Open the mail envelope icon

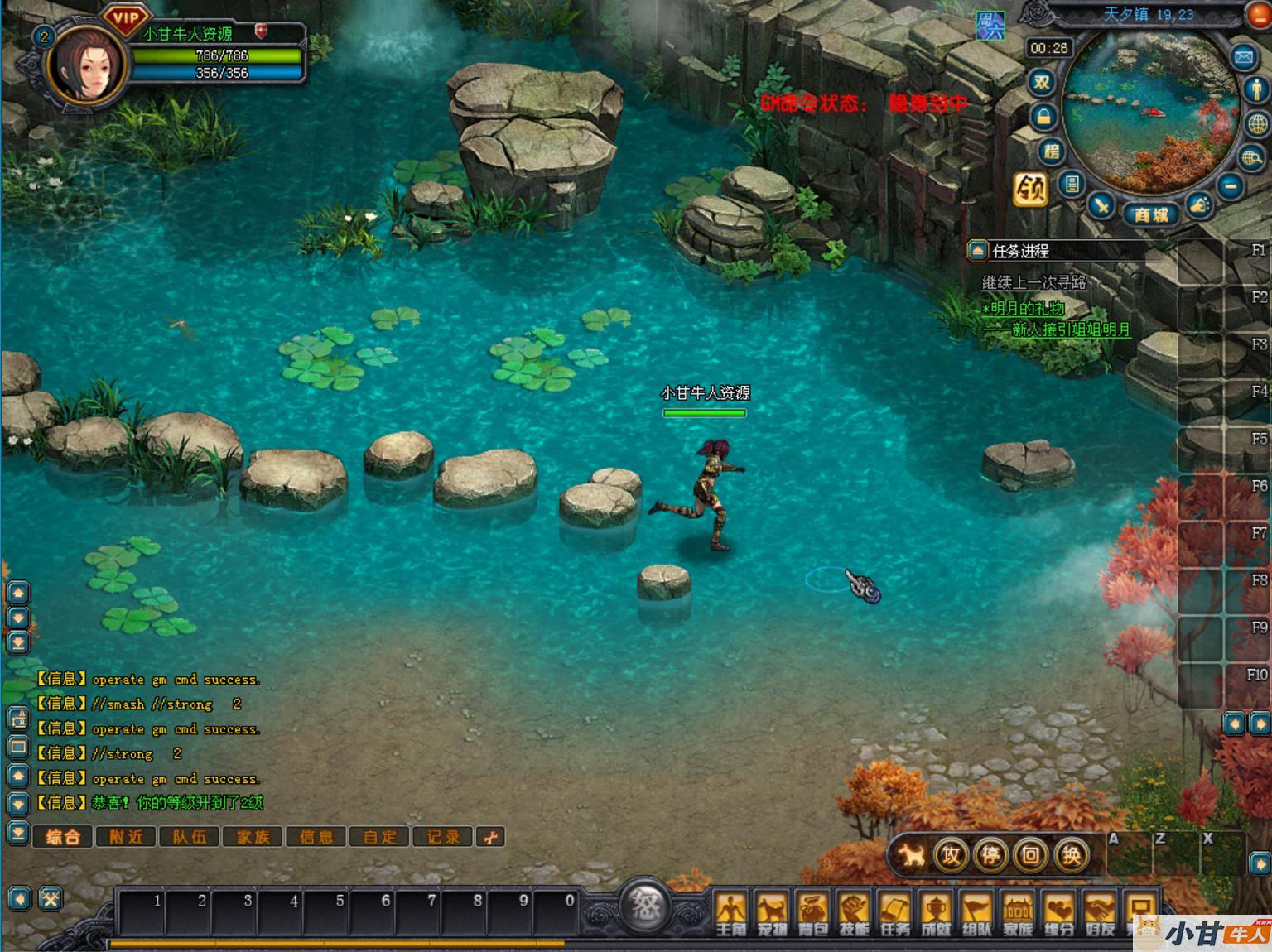click(x=1244, y=57)
